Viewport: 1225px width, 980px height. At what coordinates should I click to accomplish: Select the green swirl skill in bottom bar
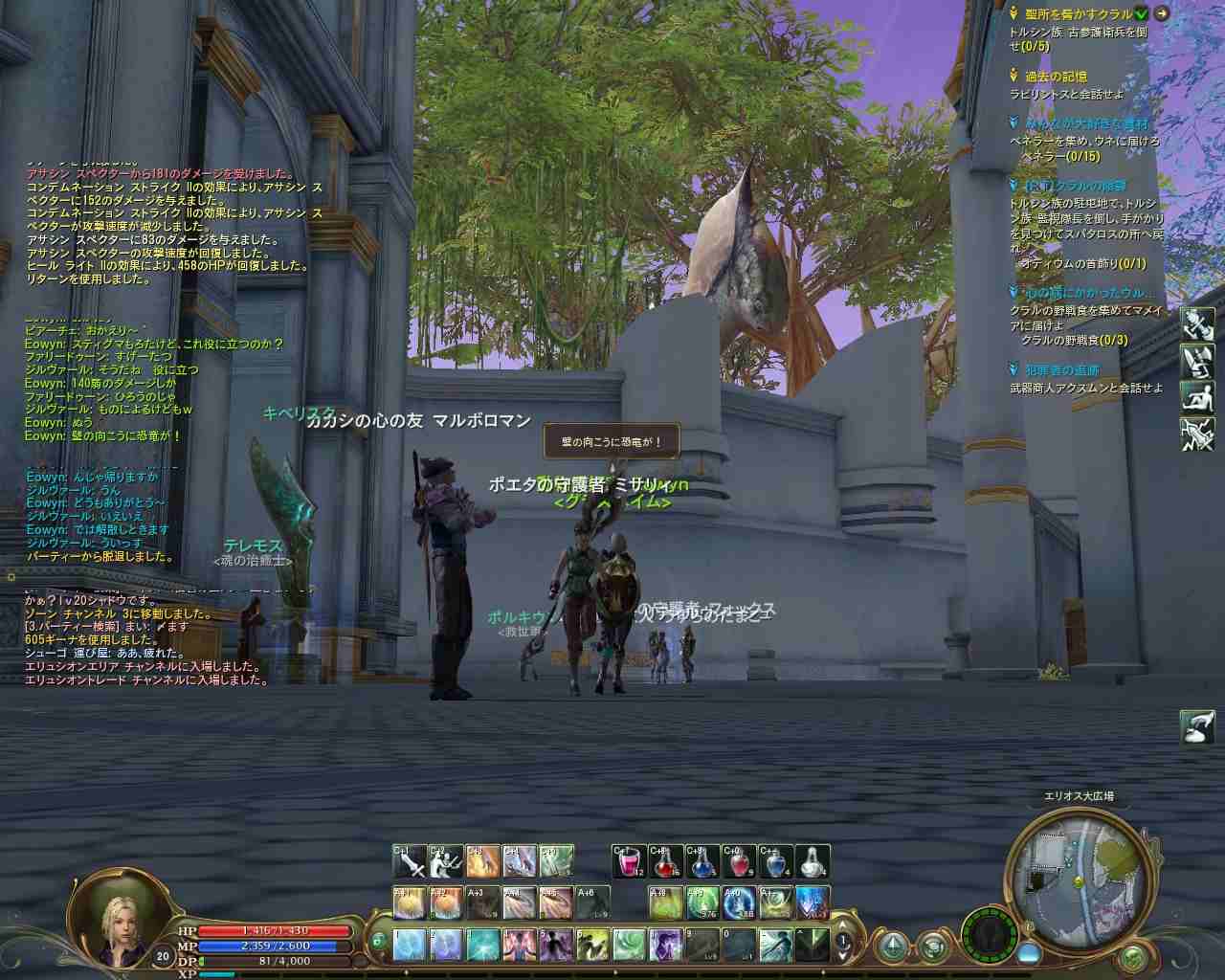pos(628,945)
